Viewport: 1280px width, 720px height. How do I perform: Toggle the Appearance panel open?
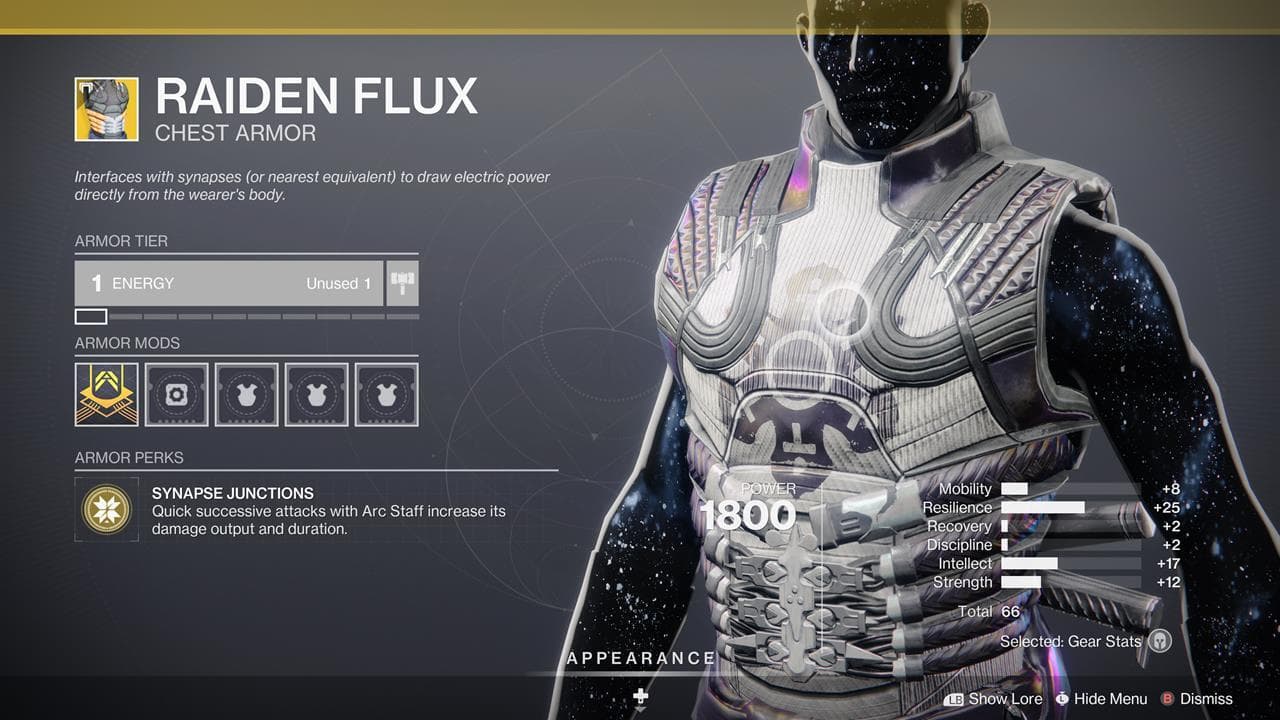click(x=640, y=658)
